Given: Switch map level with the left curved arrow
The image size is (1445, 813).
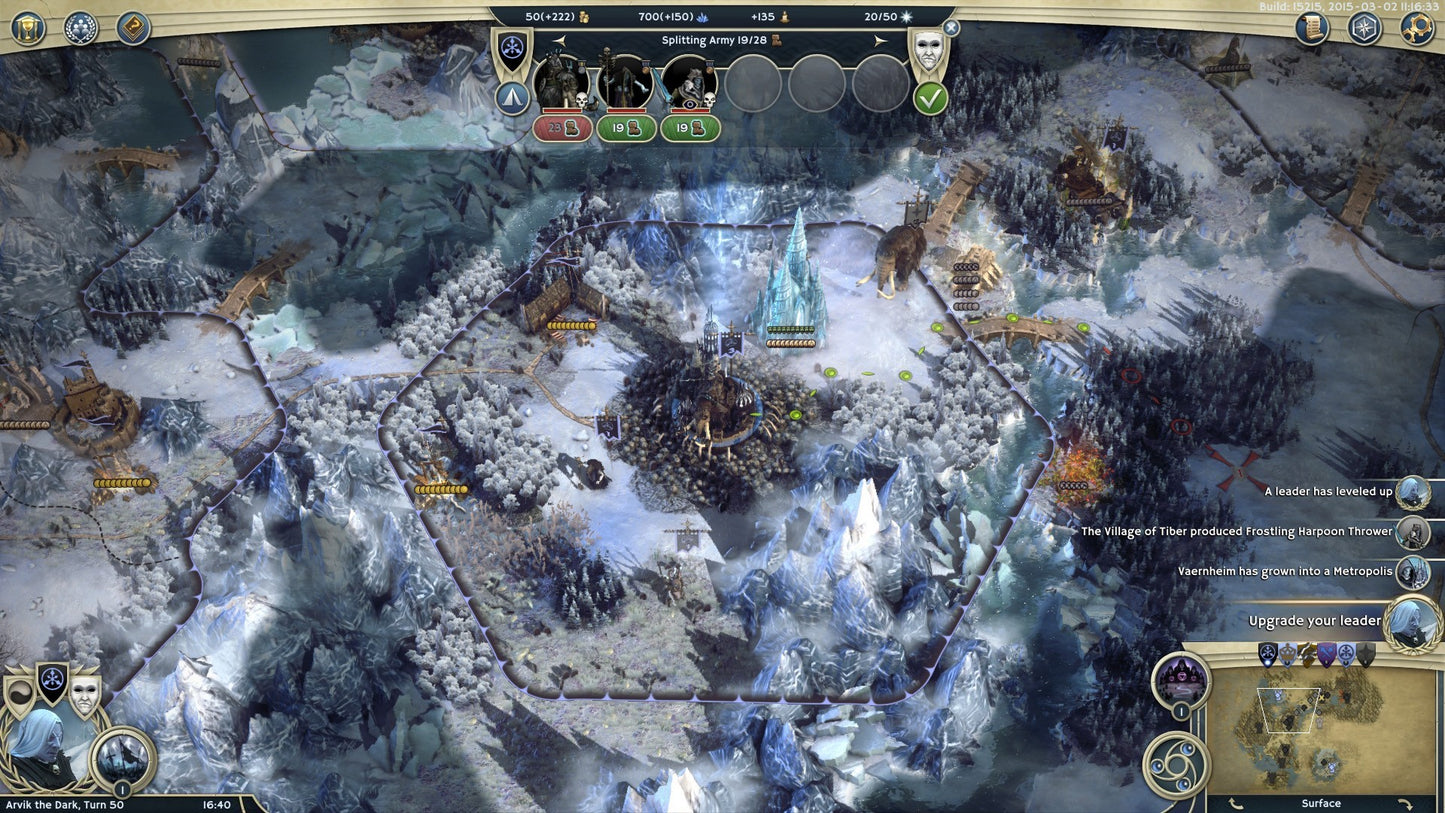Looking at the screenshot, I should pos(1237,803).
